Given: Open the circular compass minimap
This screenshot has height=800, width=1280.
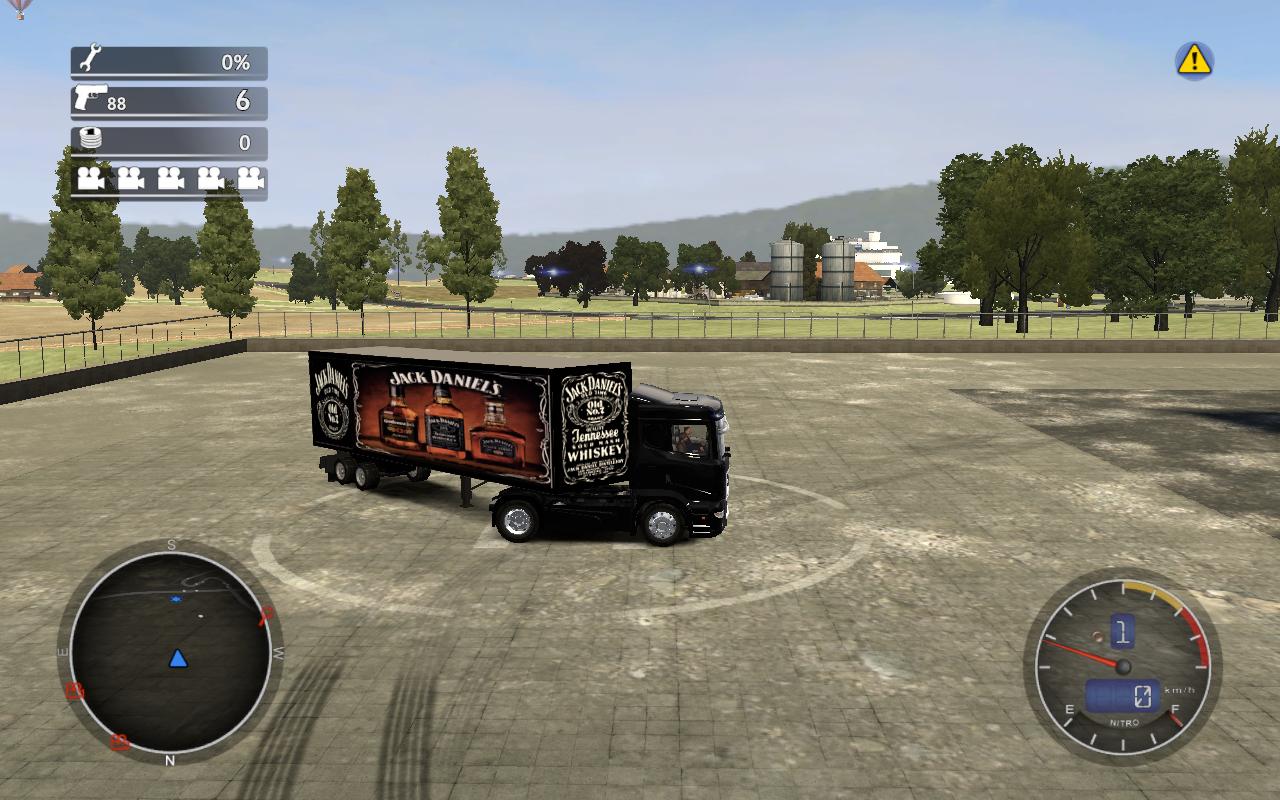Looking at the screenshot, I should 170,652.
